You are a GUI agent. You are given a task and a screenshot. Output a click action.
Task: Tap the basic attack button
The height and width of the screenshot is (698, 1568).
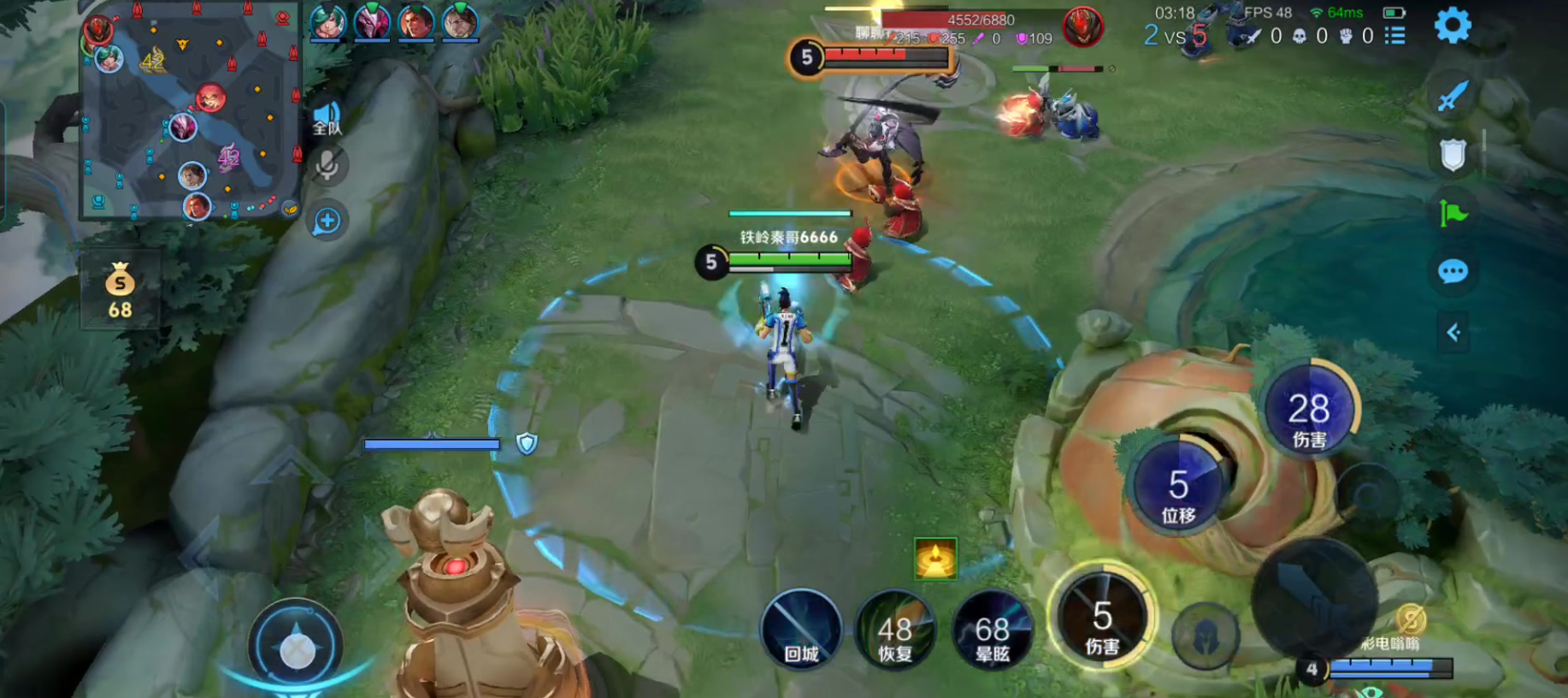(1314, 599)
